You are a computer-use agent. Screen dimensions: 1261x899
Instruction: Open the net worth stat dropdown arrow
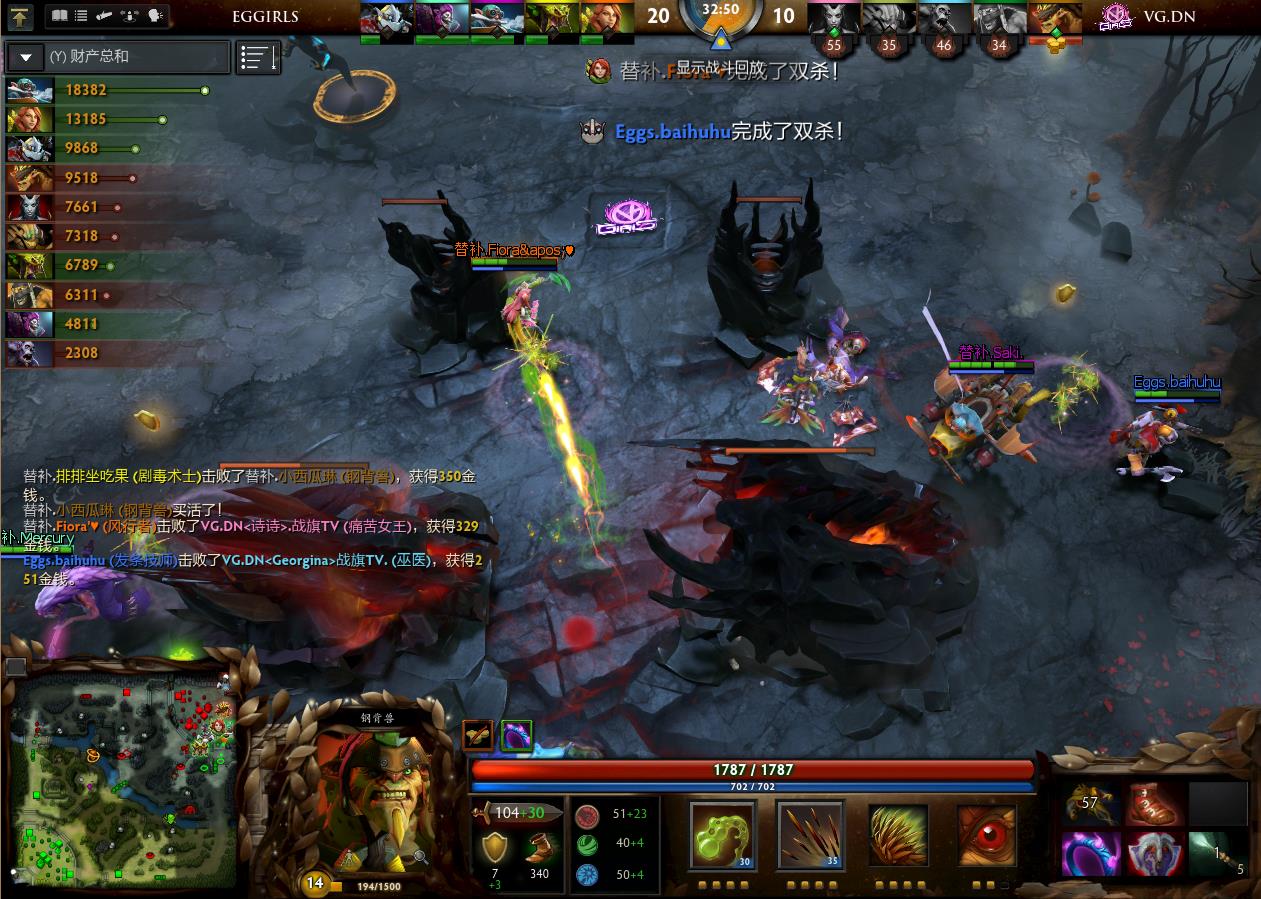click(x=25, y=57)
